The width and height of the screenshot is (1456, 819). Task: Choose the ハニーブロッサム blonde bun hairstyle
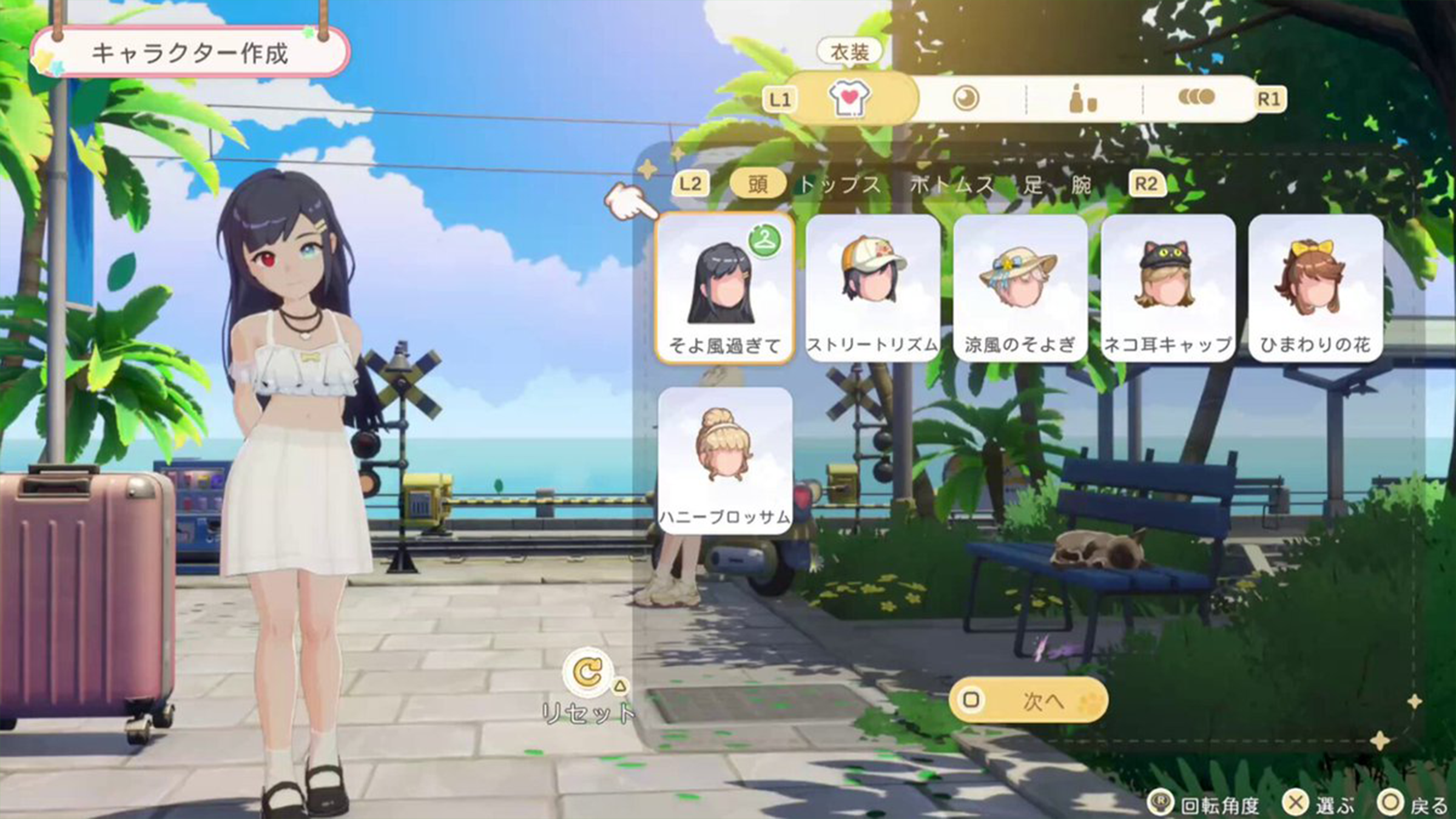725,461
